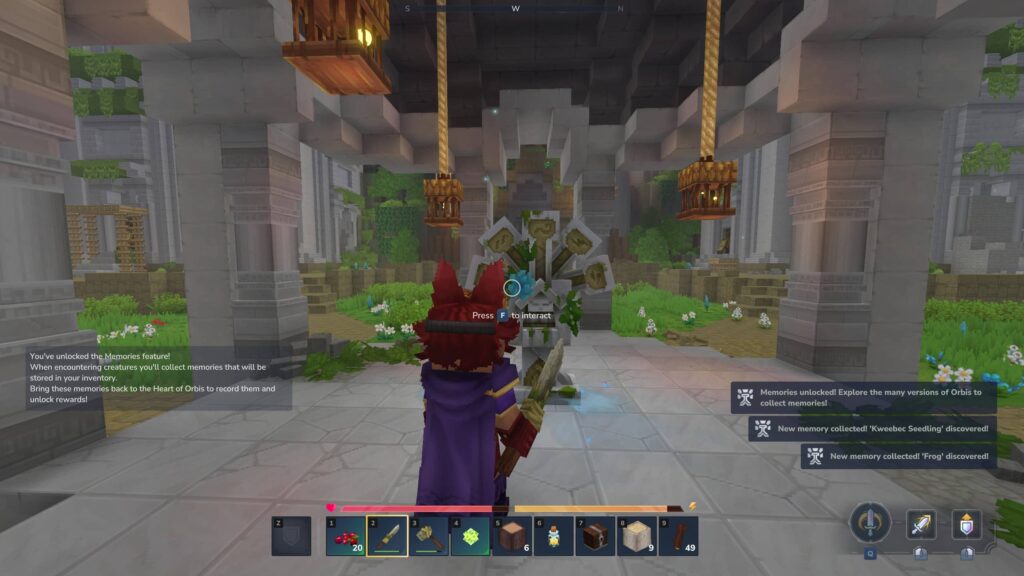Select the pale sand block slot
Viewport: 1024px width, 576px height.
[x=637, y=536]
